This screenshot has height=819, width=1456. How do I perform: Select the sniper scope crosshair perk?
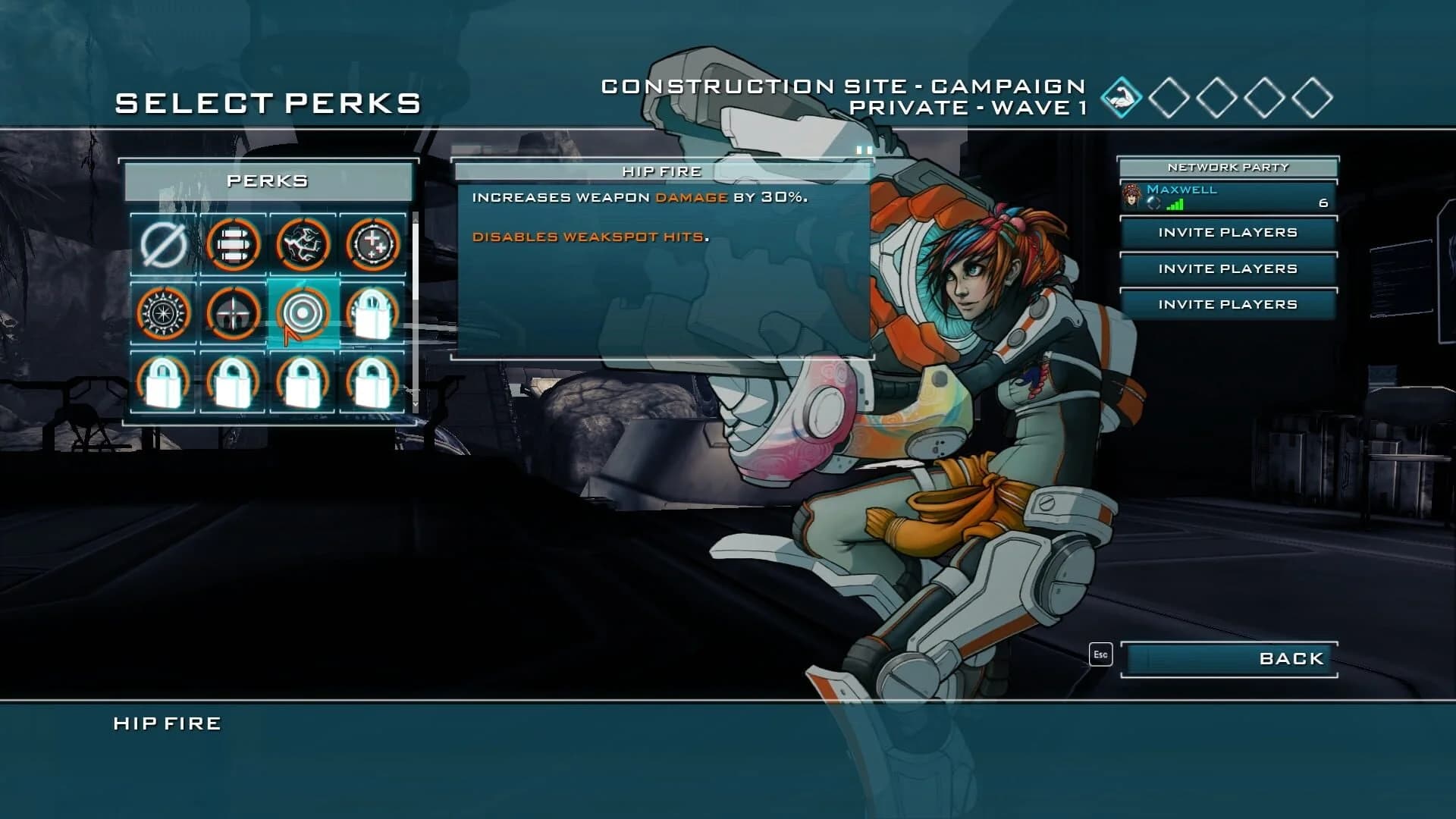click(232, 312)
